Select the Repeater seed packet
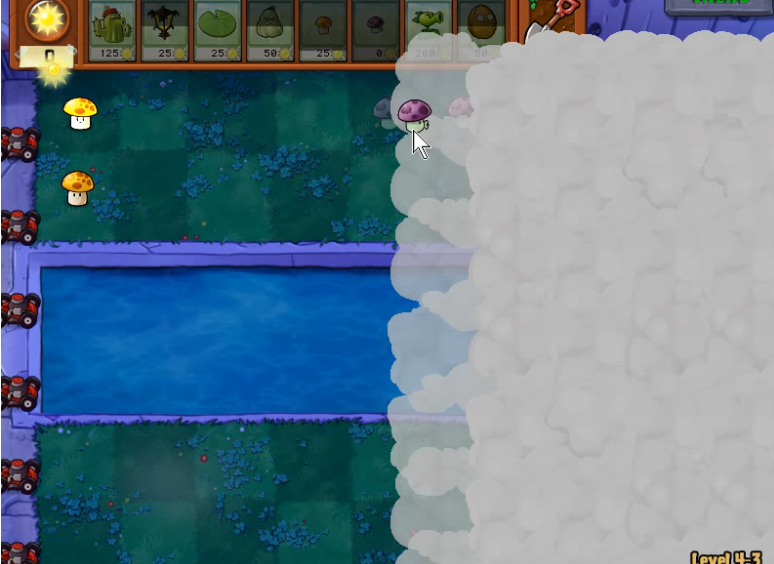The width and height of the screenshot is (774, 564). click(428, 30)
